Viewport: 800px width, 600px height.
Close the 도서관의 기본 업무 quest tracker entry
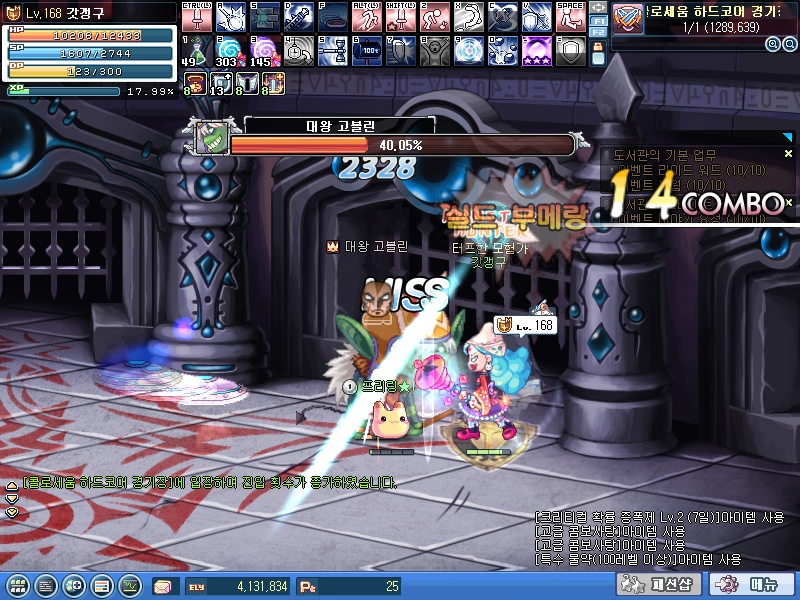pyautogui.click(x=788, y=154)
